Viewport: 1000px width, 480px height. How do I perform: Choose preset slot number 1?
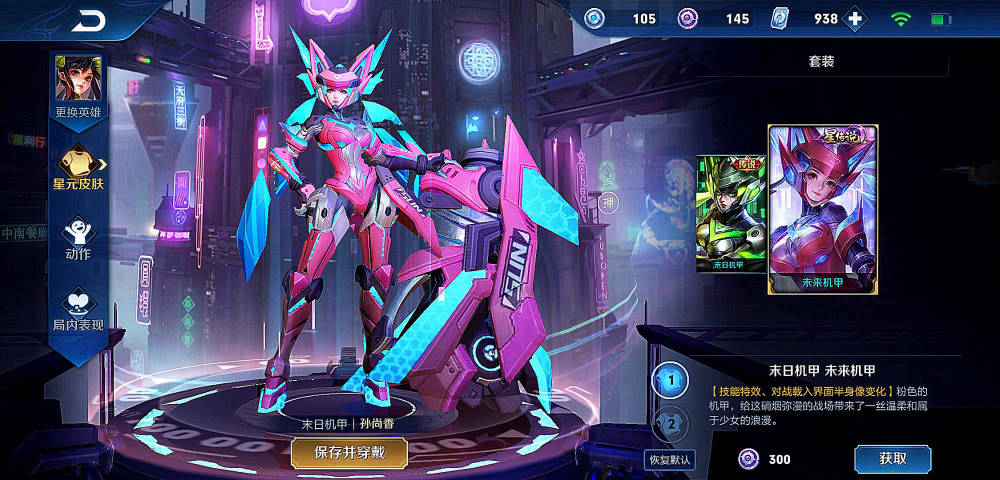pos(672,380)
